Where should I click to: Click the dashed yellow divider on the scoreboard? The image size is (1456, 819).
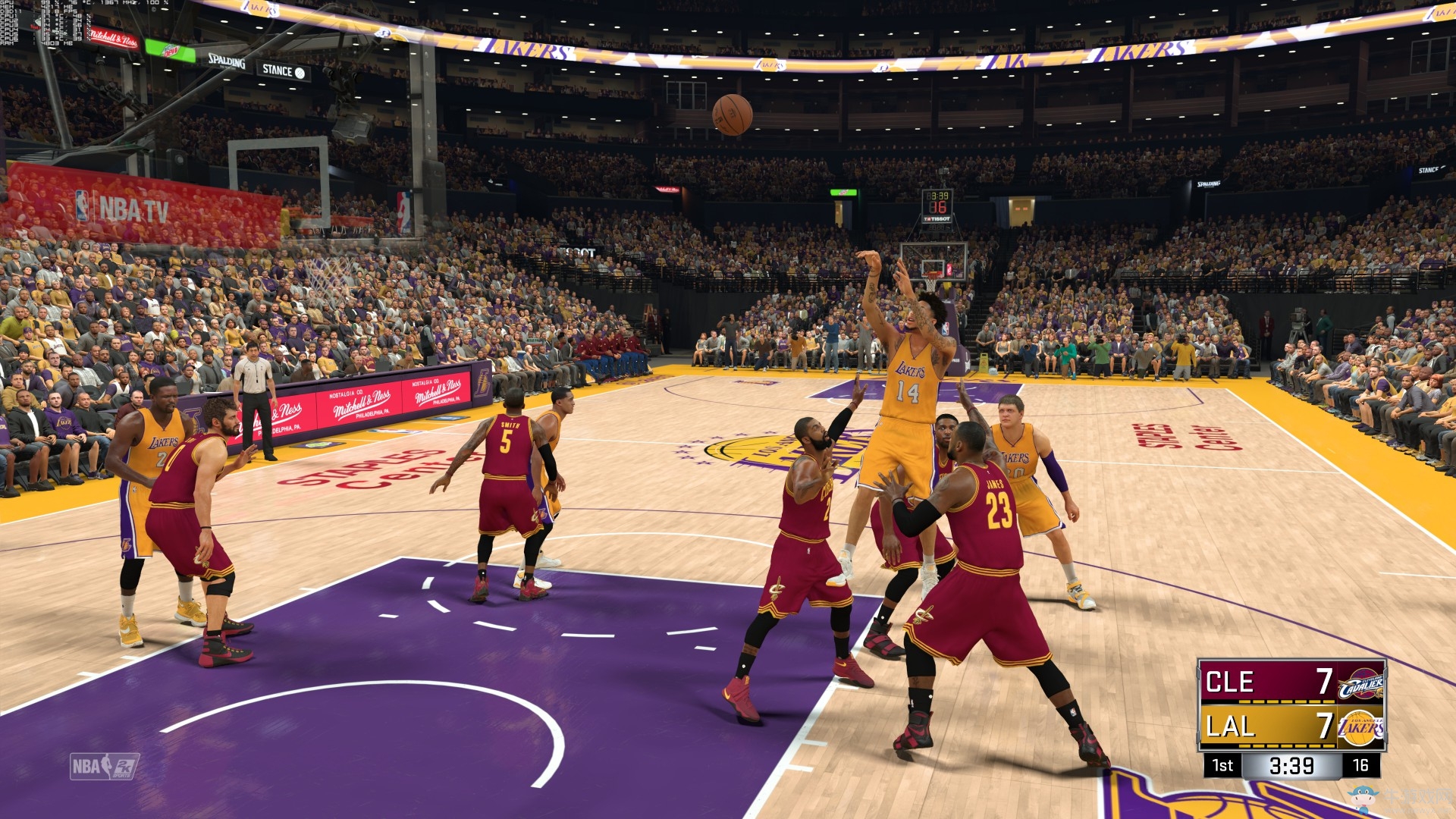[x=1285, y=701]
